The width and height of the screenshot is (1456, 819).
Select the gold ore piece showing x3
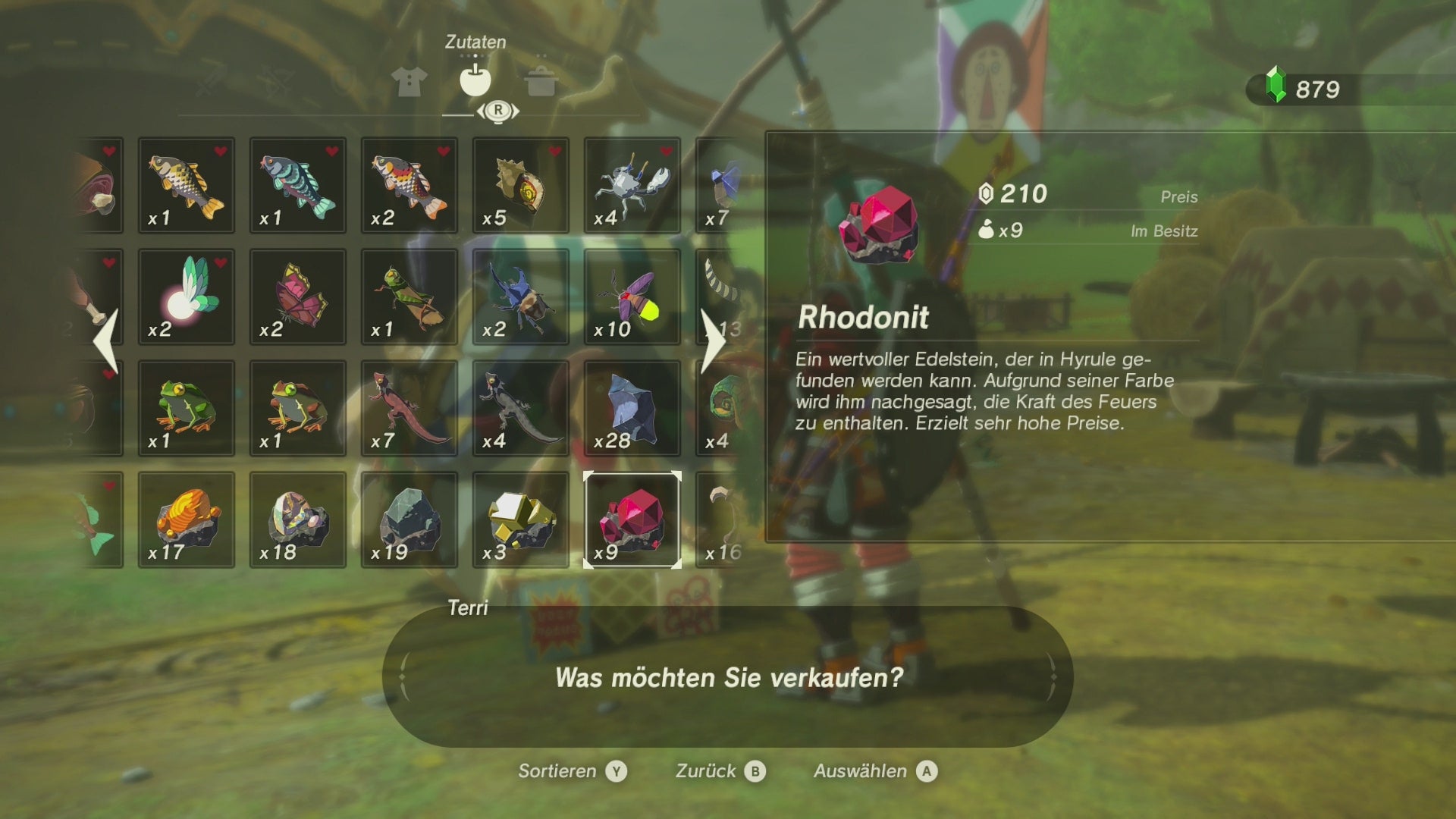(520, 519)
